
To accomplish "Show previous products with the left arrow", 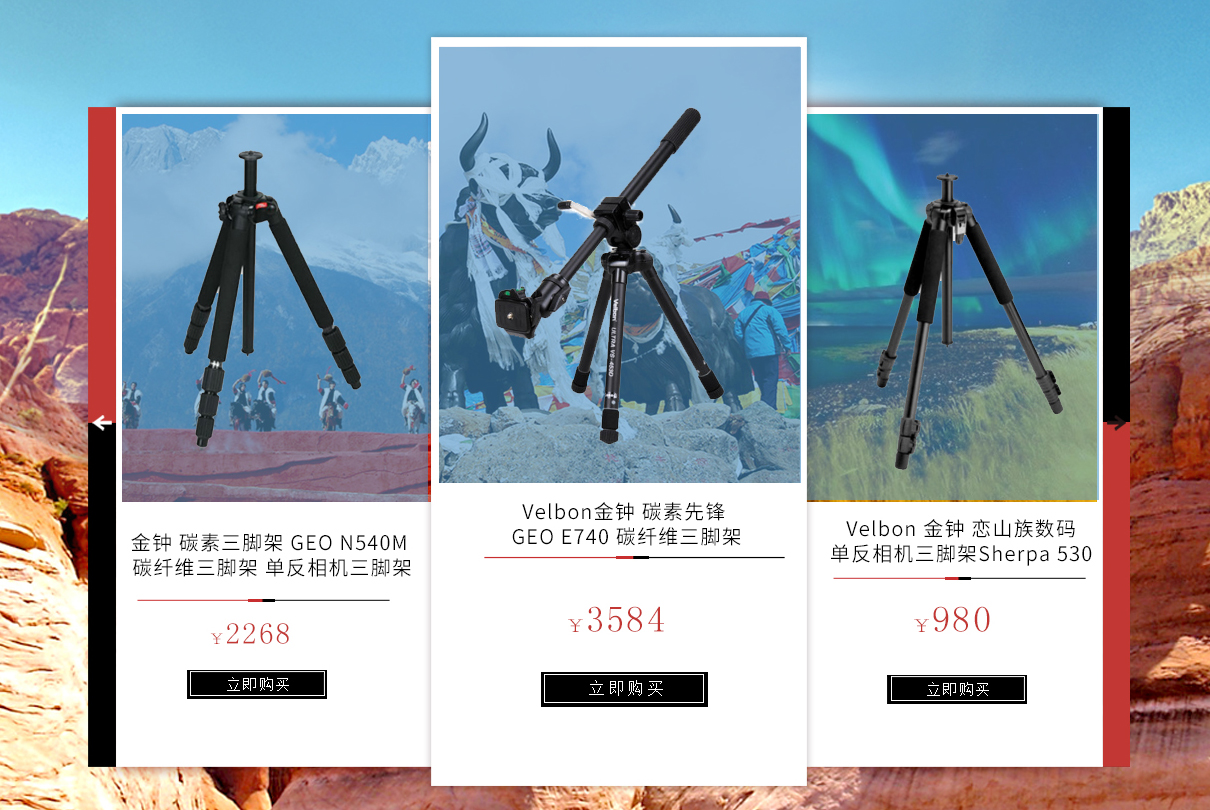I will click(102, 423).
